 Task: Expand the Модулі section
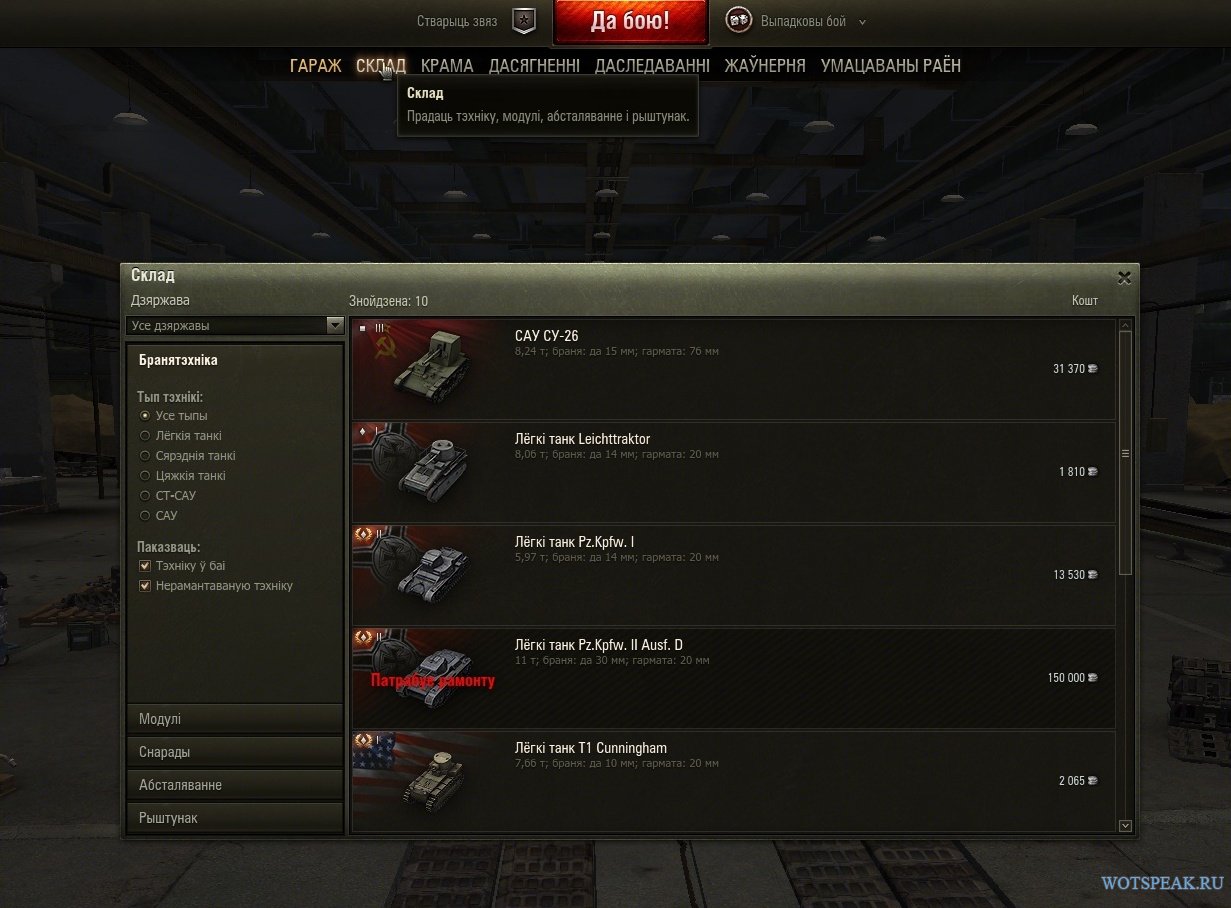tap(235, 719)
